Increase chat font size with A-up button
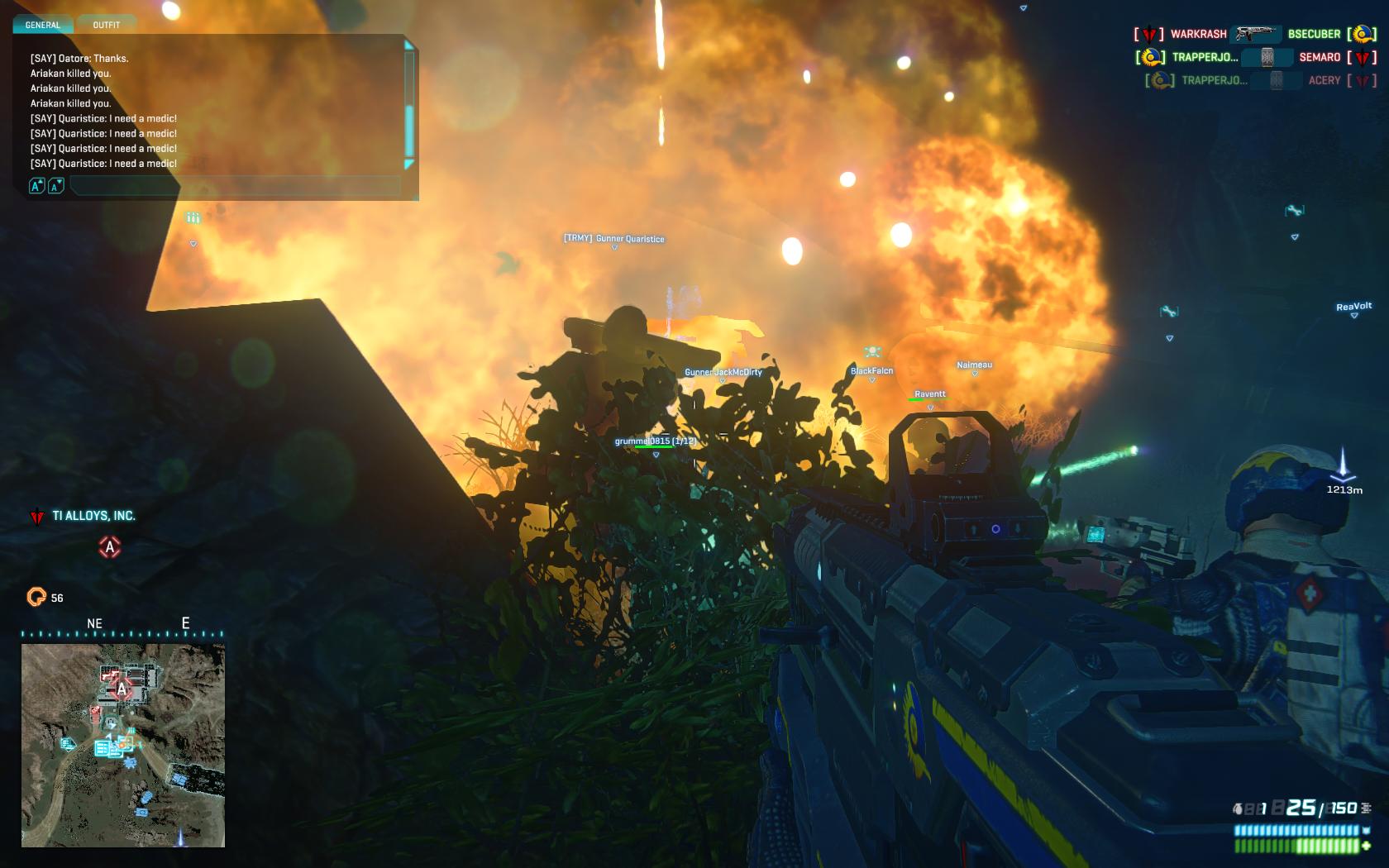The image size is (1389, 868). click(36, 186)
